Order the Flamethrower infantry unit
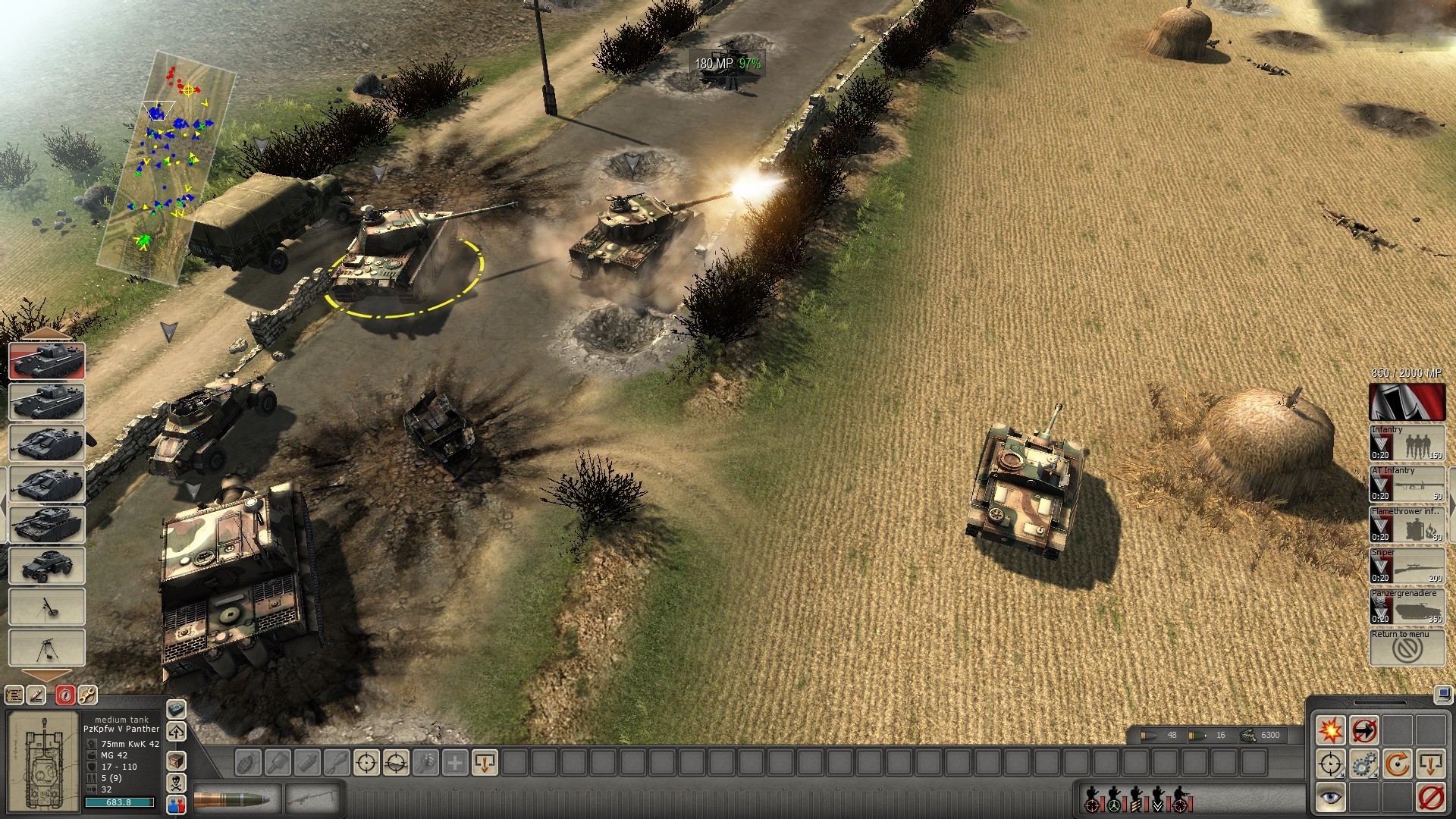Screen dimensions: 1456x819 click(1407, 524)
